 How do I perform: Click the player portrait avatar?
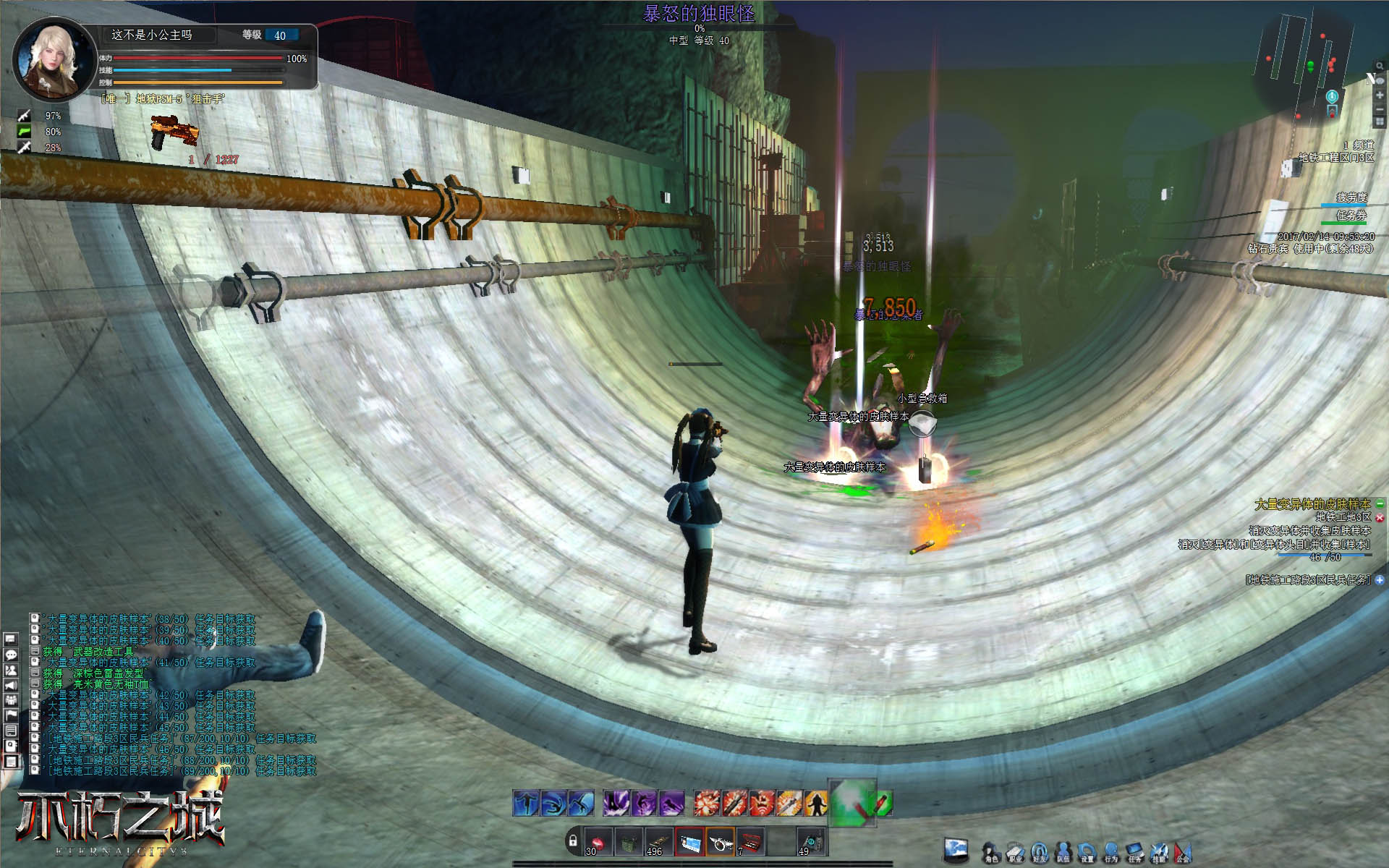[54, 59]
